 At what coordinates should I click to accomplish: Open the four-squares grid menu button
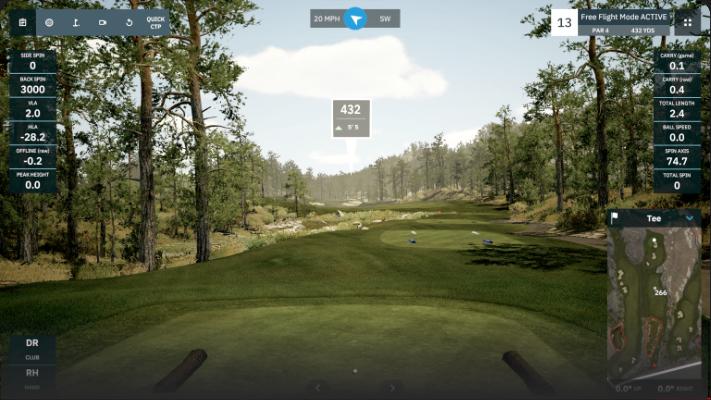pos(687,22)
